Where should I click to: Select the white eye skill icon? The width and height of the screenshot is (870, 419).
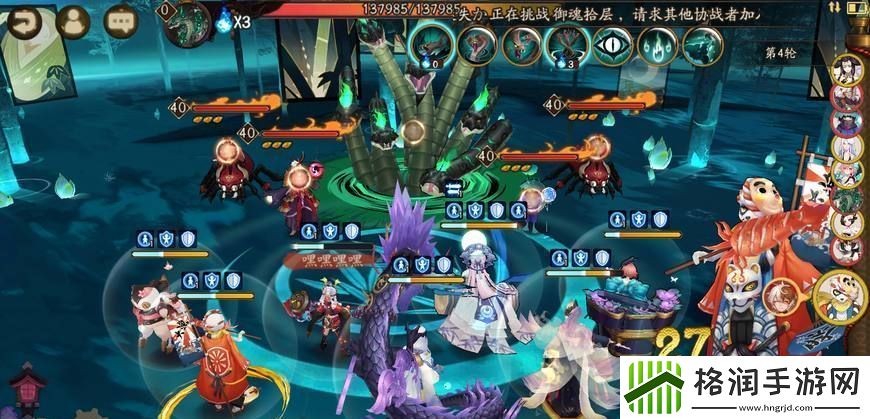(612, 45)
